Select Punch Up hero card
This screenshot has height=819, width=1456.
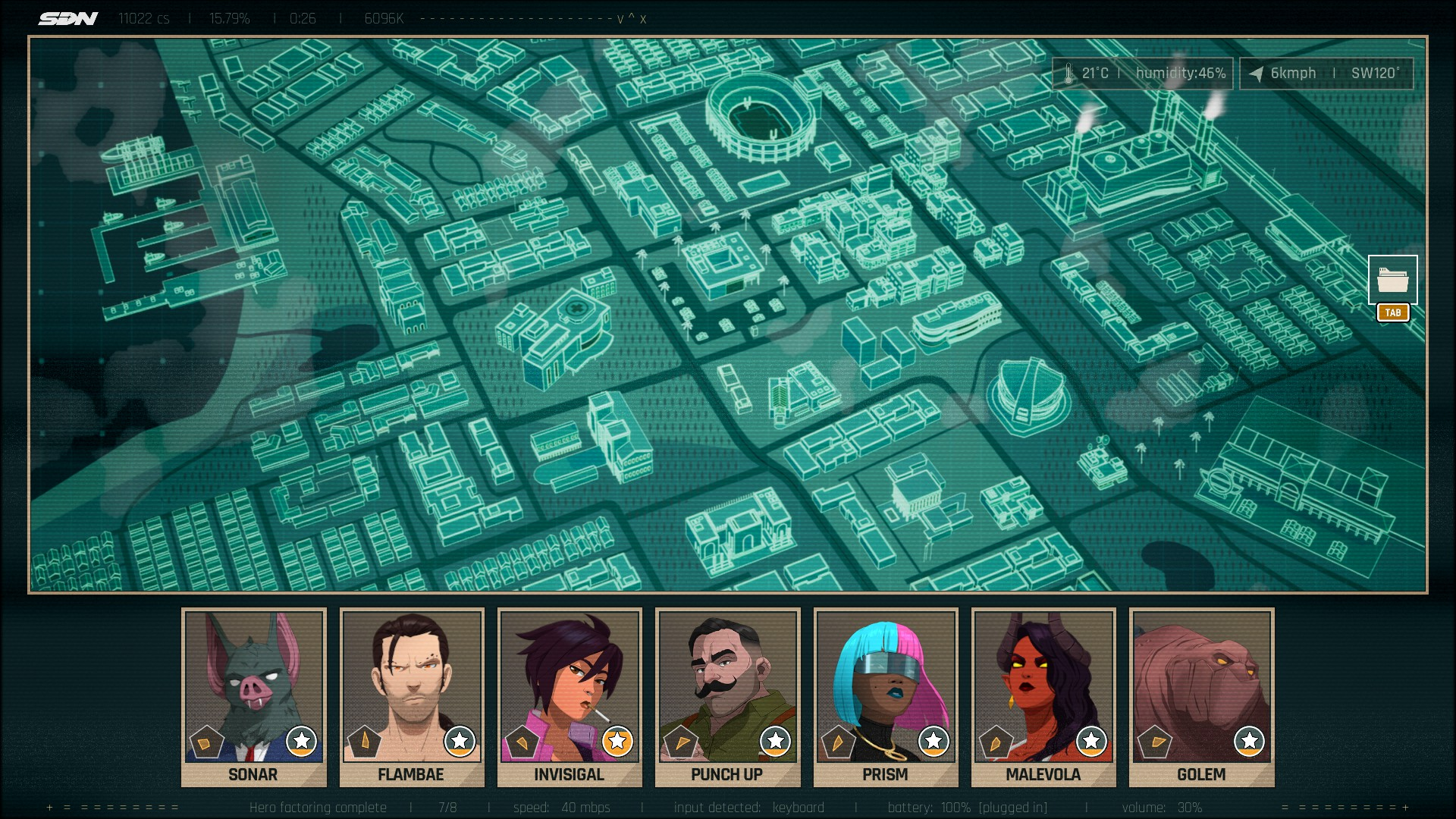pos(727,696)
